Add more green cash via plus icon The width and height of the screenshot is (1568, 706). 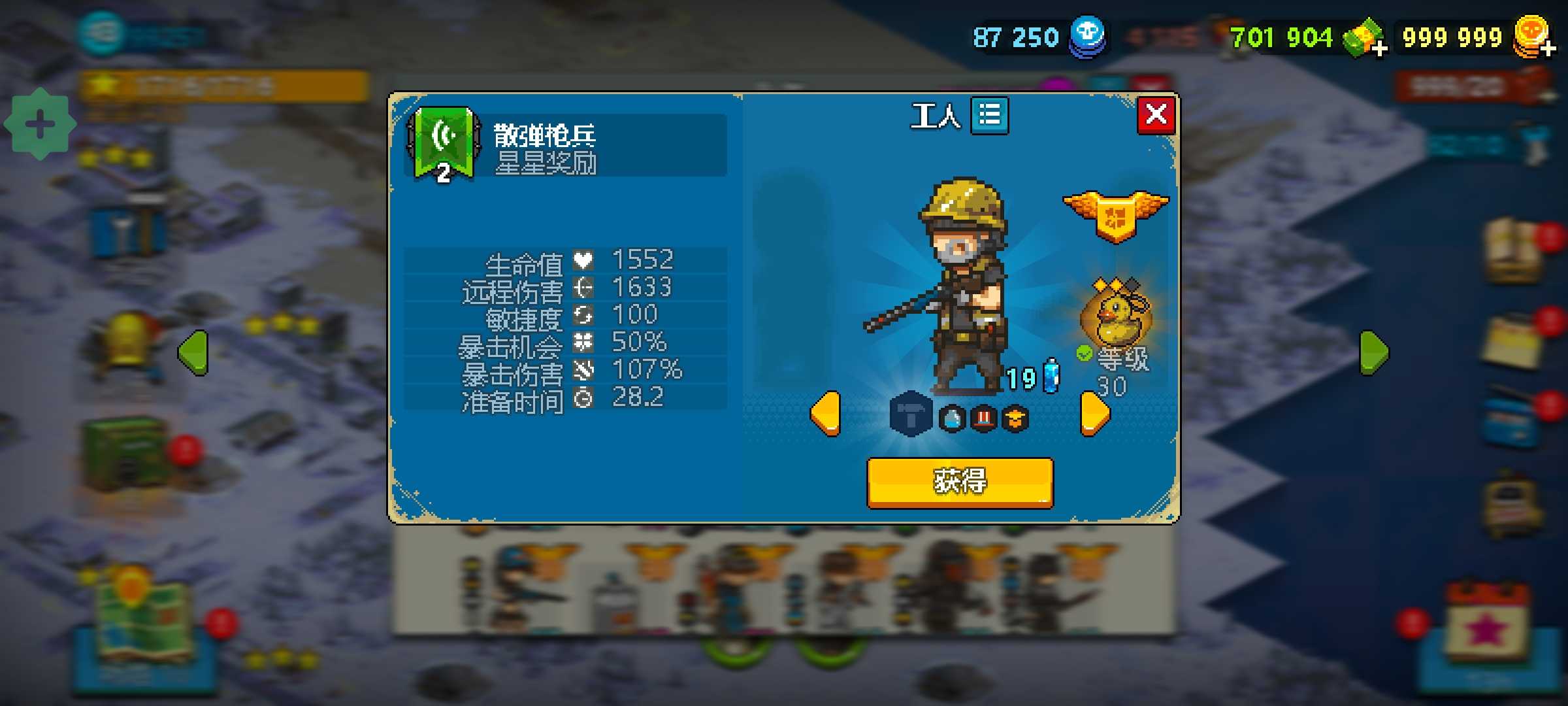pyautogui.click(x=1379, y=48)
